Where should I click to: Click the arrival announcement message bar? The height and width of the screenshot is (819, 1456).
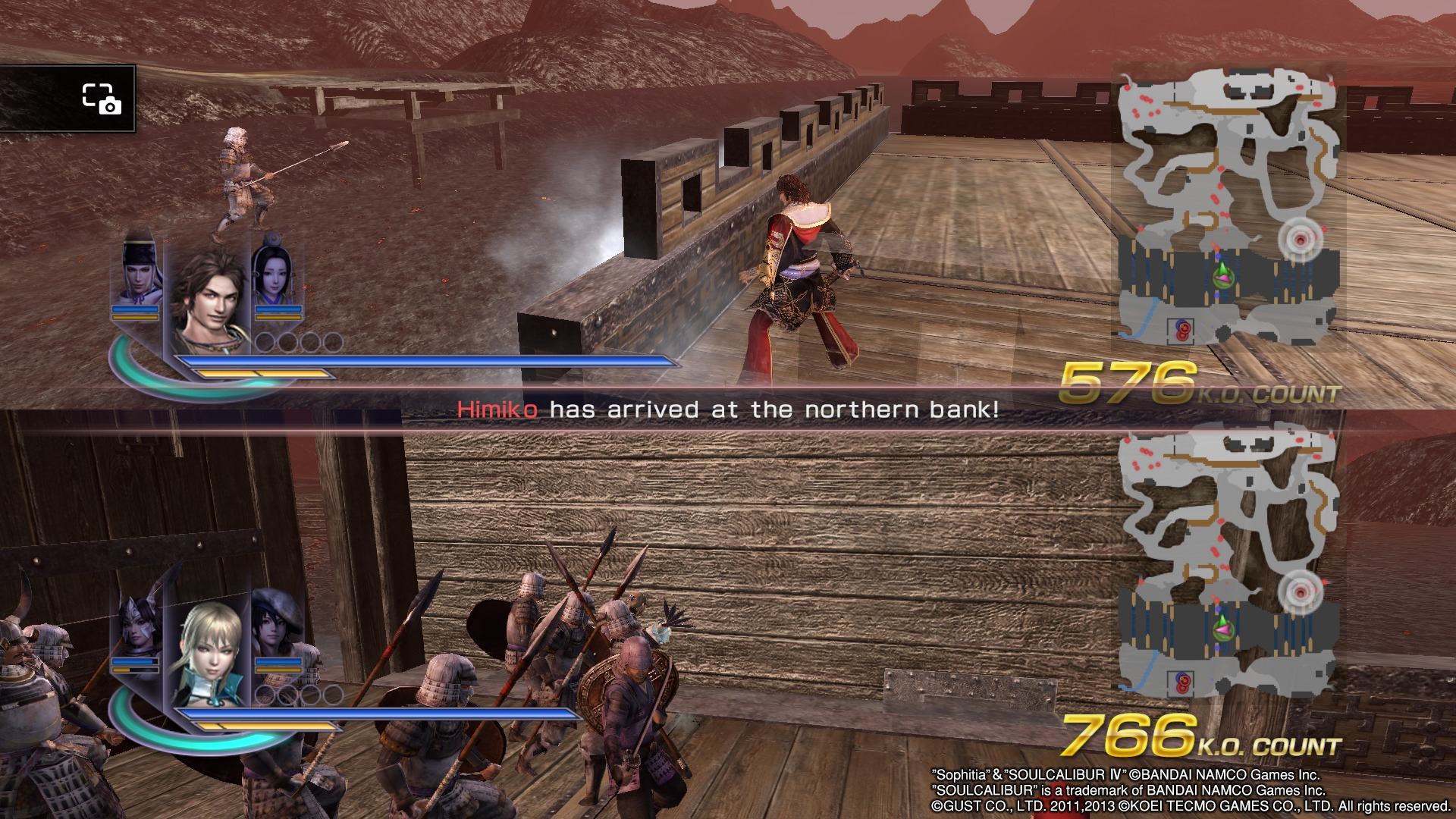point(728,410)
